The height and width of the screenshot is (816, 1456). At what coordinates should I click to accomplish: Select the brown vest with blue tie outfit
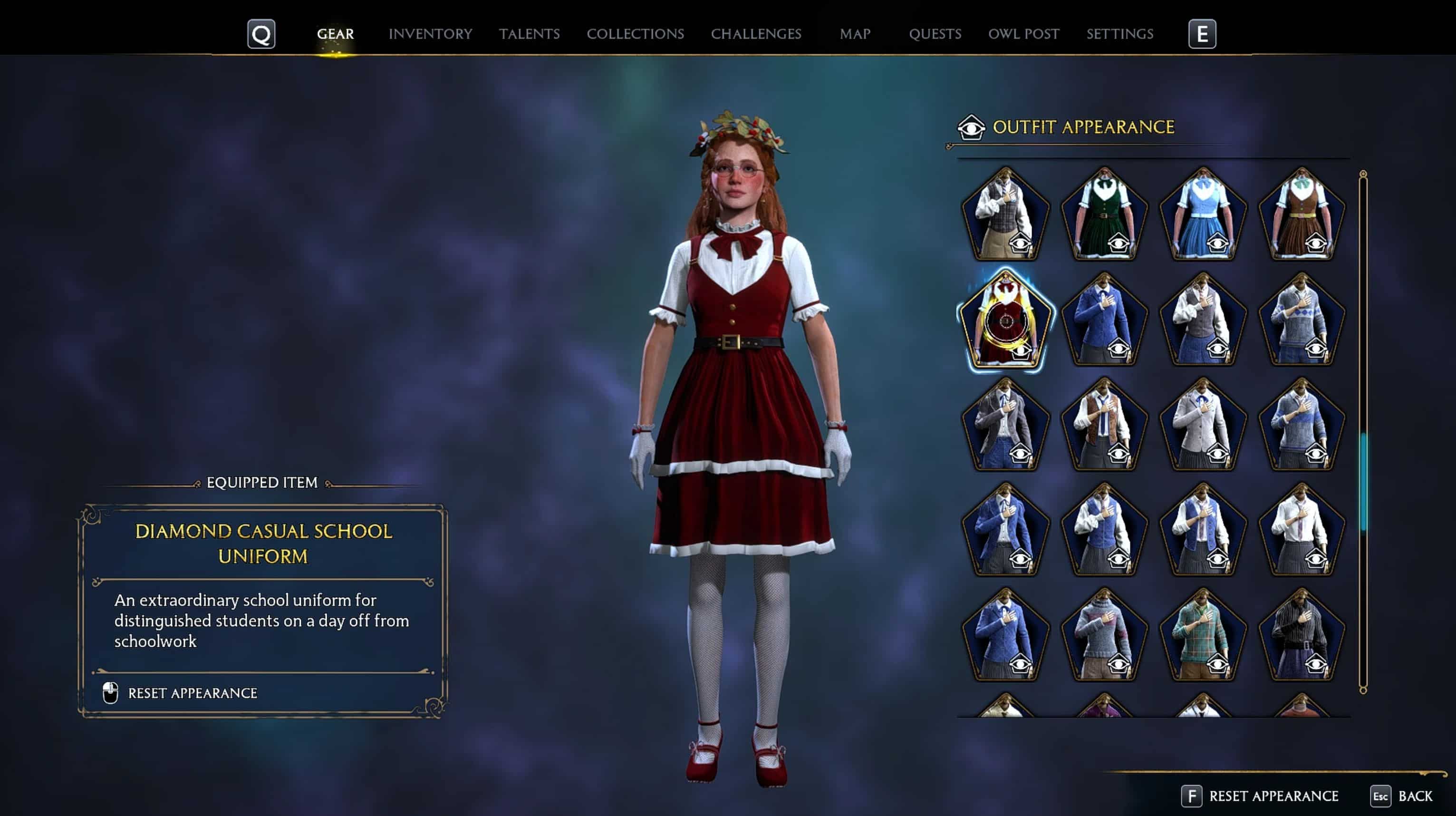point(1104,425)
